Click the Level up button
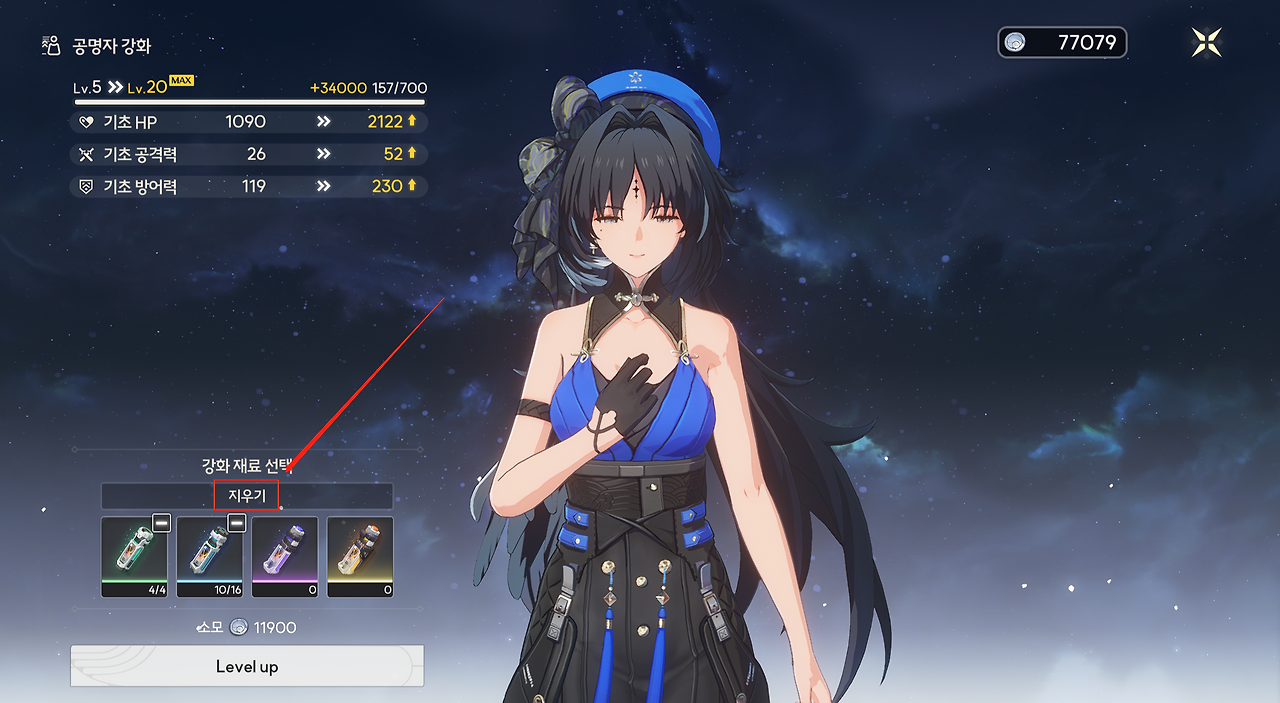This screenshot has width=1280, height=703. pyautogui.click(x=247, y=666)
